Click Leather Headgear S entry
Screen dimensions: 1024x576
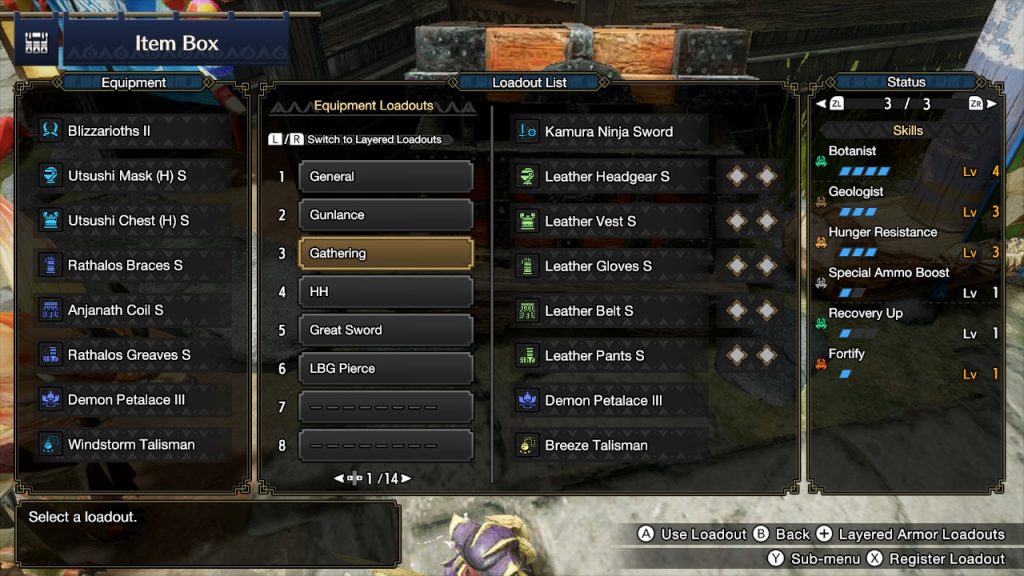click(610, 177)
